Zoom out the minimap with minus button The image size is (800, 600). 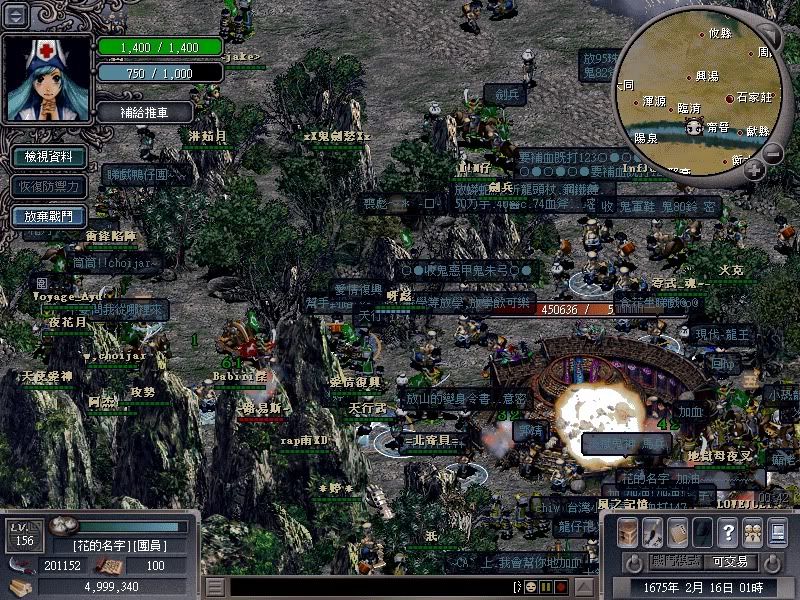(x=772, y=153)
